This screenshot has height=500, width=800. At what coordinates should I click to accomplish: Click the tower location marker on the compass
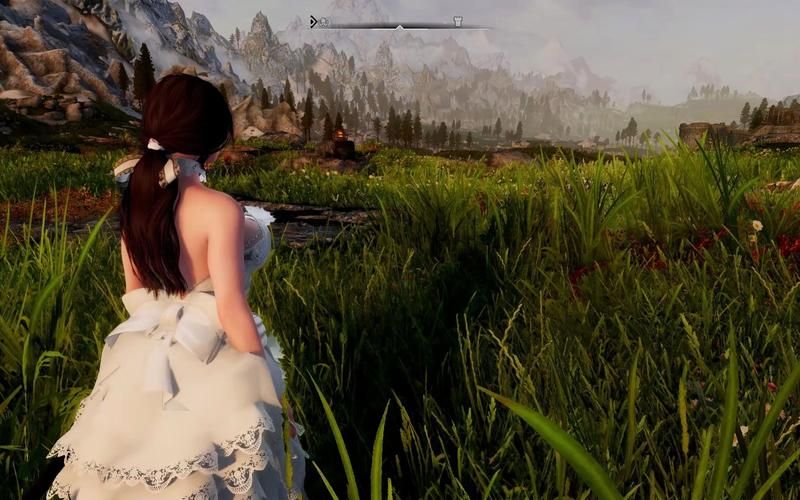[x=457, y=21]
